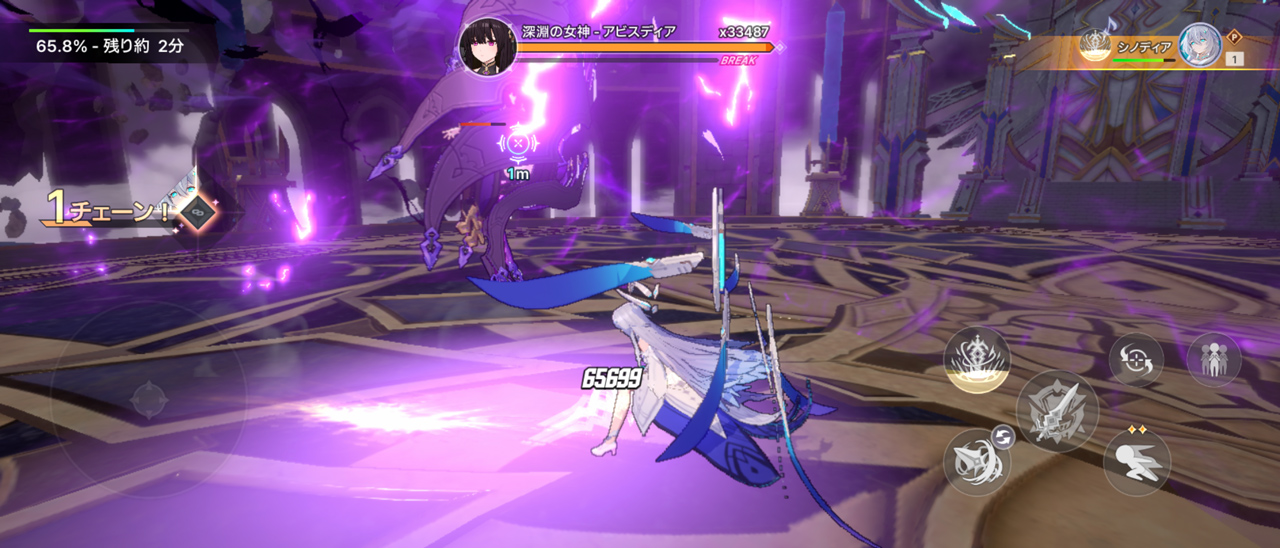The height and width of the screenshot is (548, 1280).
Task: Tap the boss portrait of アビスディア
Action: click(487, 46)
